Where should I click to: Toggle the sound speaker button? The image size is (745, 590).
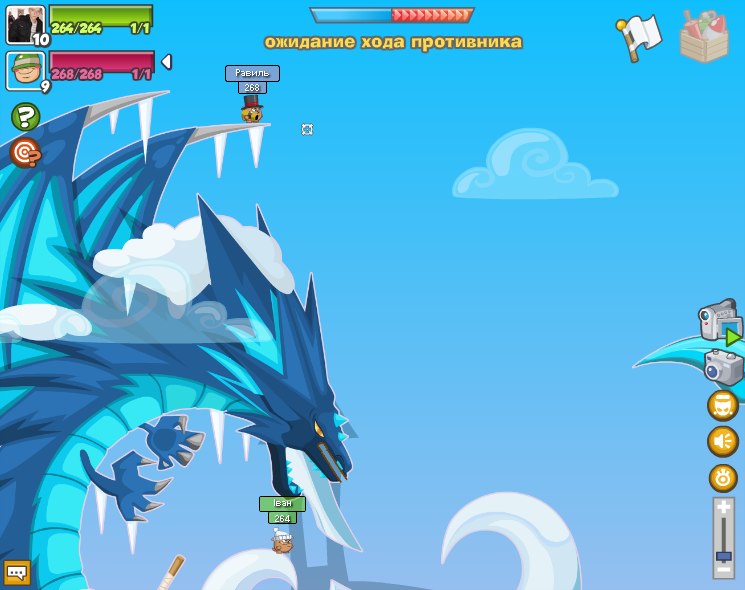(722, 441)
